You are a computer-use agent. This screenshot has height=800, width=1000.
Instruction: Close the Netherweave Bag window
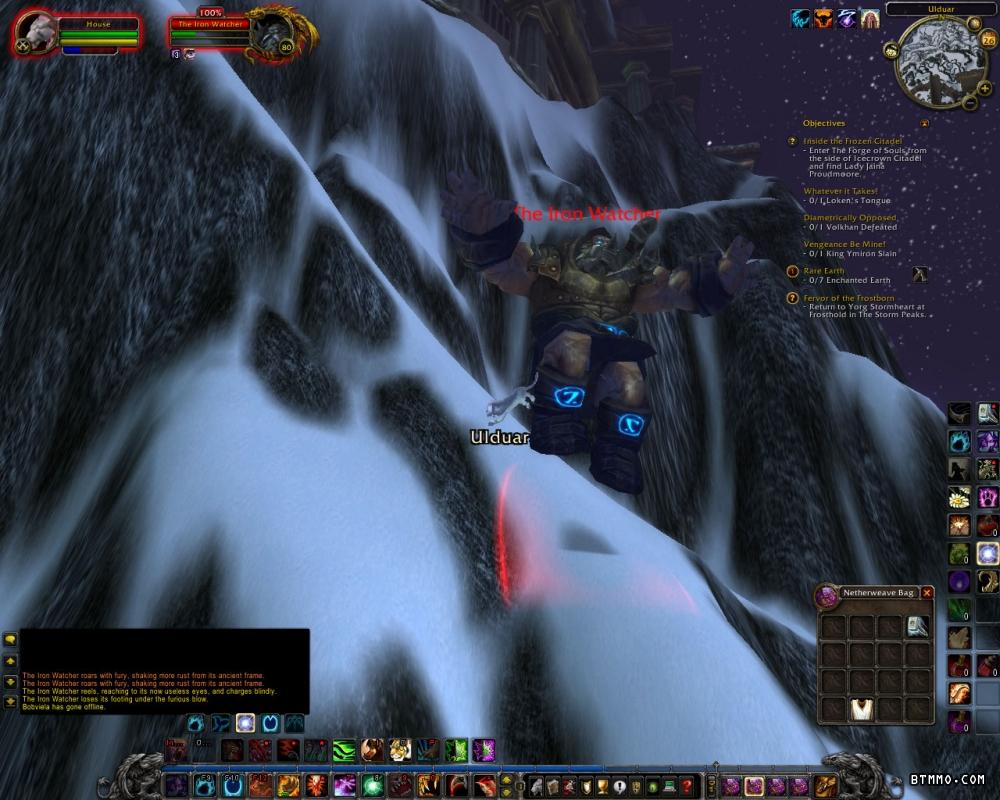click(927, 593)
